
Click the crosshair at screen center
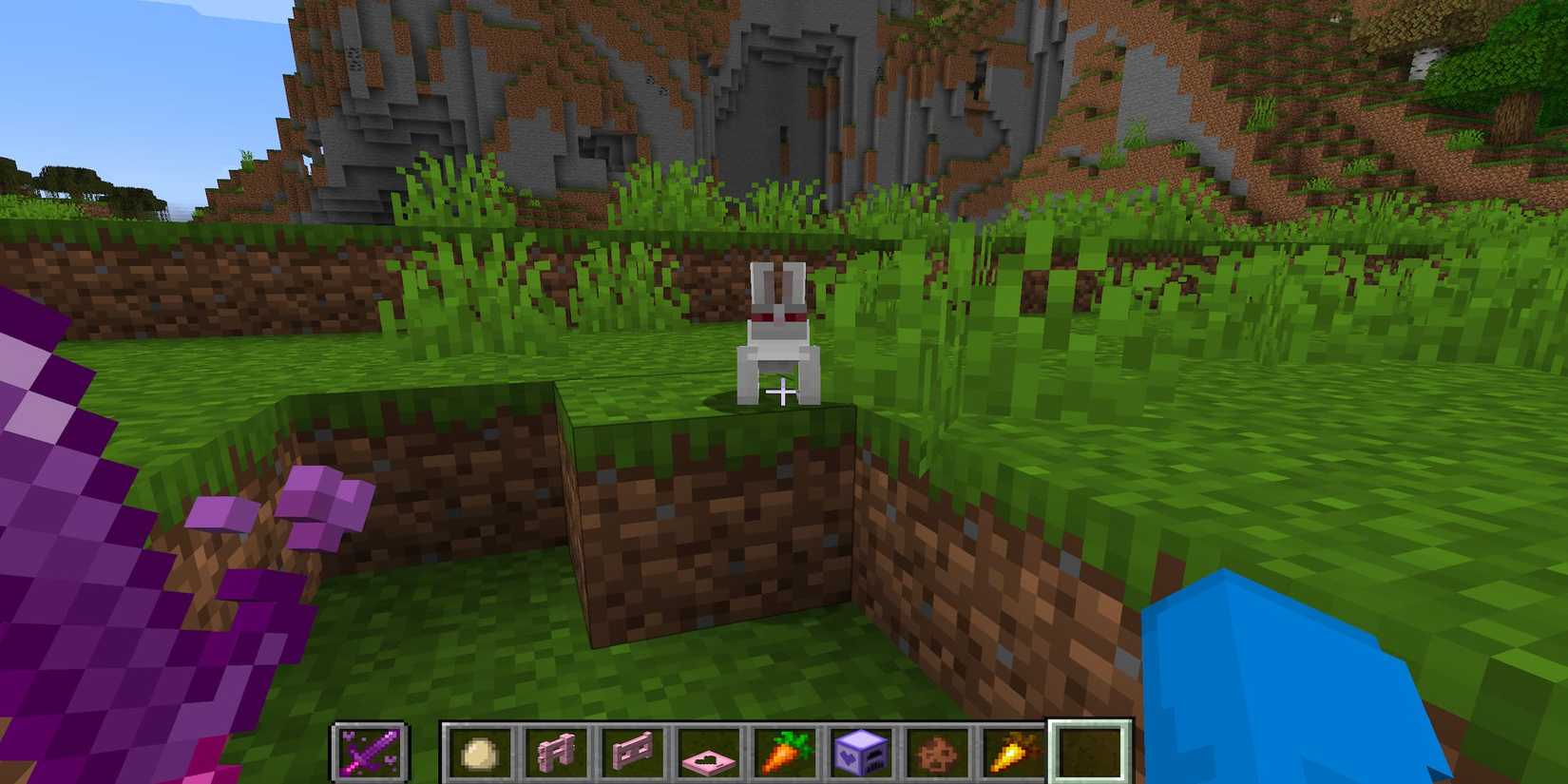click(x=784, y=392)
